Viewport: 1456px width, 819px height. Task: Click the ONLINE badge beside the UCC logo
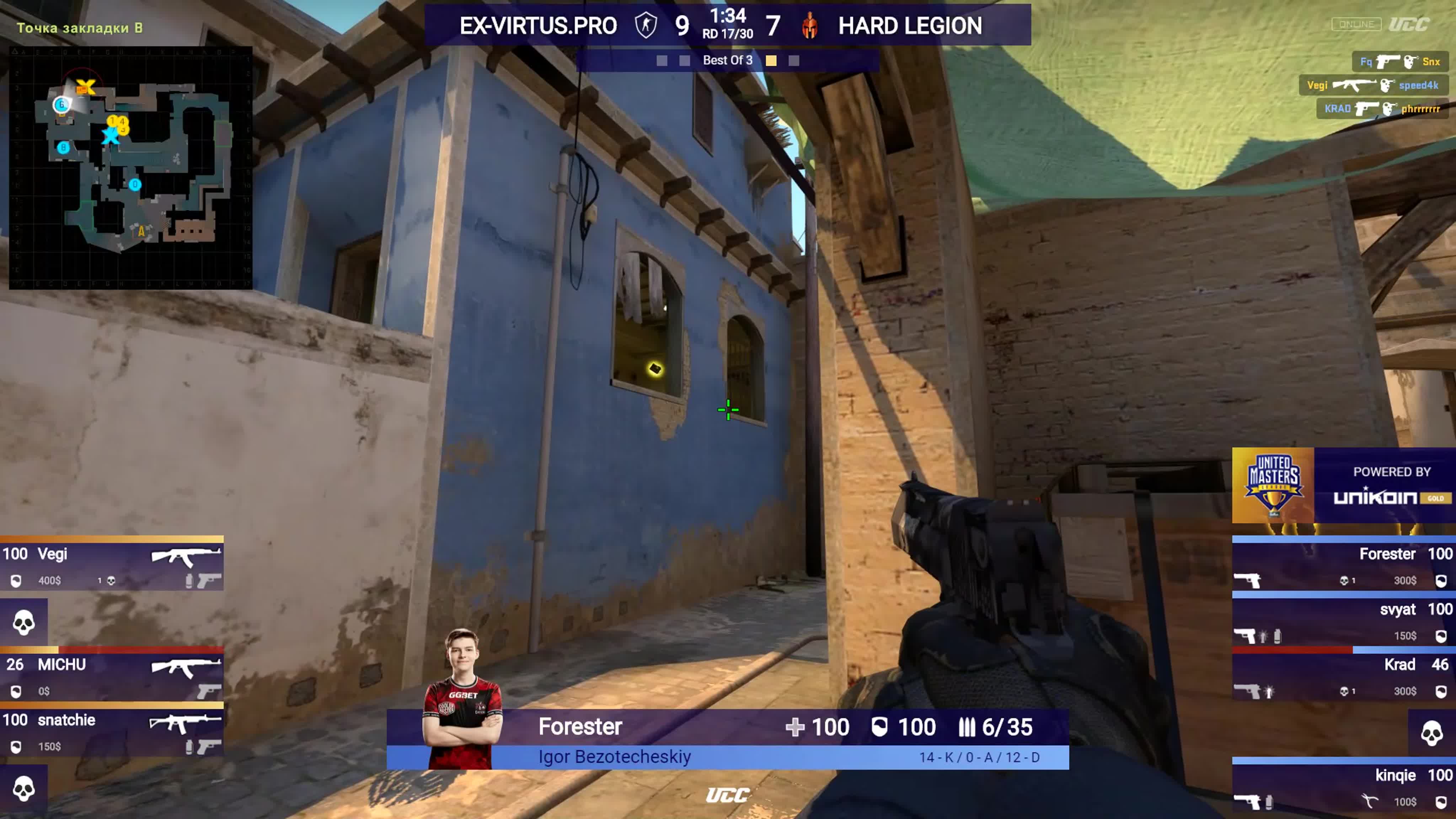pyautogui.click(x=1356, y=24)
